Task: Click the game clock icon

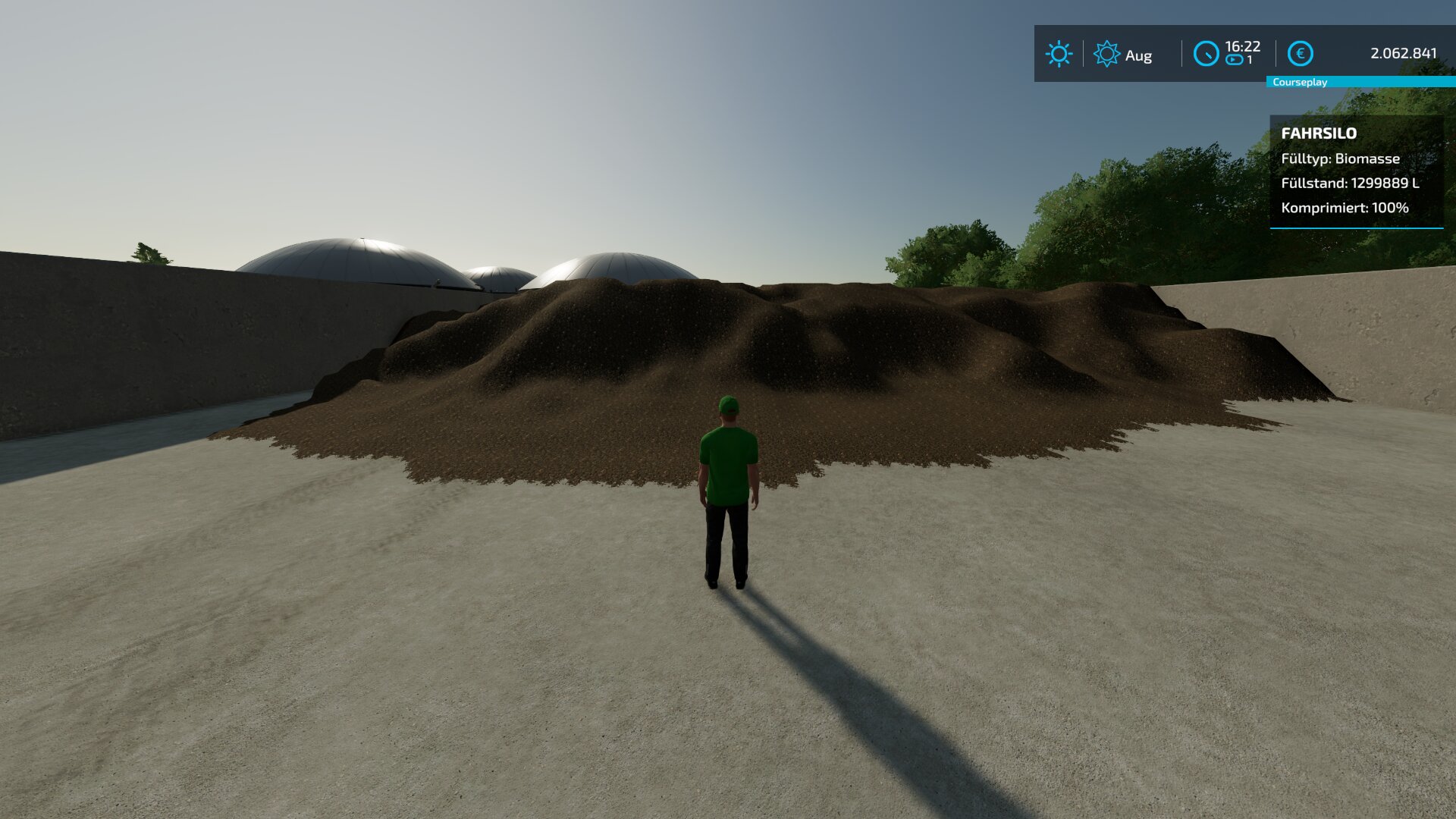Action: (x=1206, y=54)
